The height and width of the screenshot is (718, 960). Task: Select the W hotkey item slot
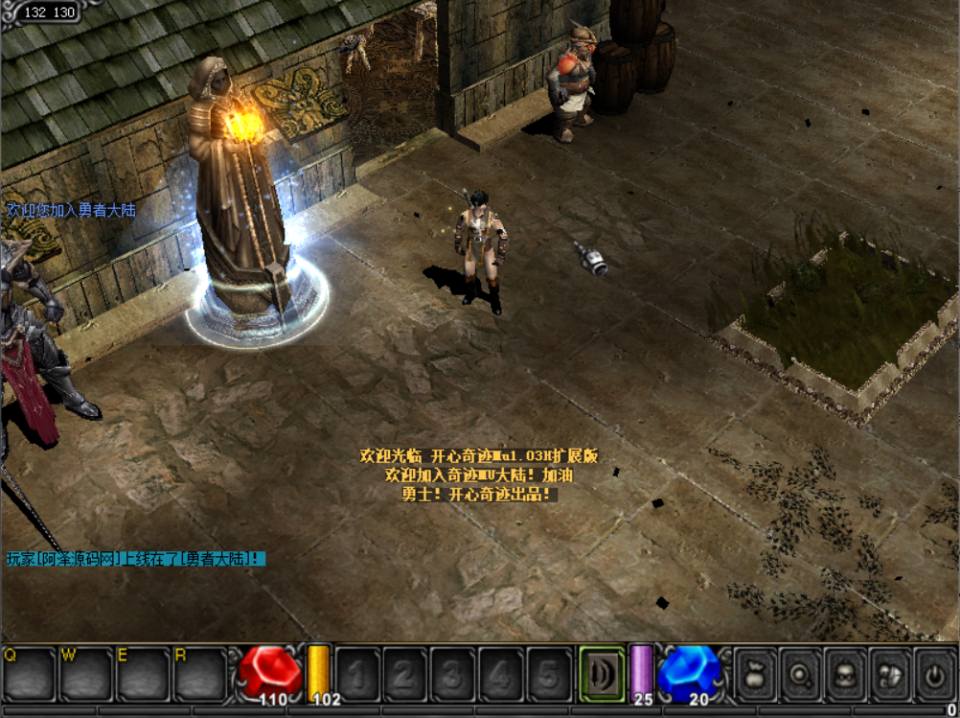[86, 674]
